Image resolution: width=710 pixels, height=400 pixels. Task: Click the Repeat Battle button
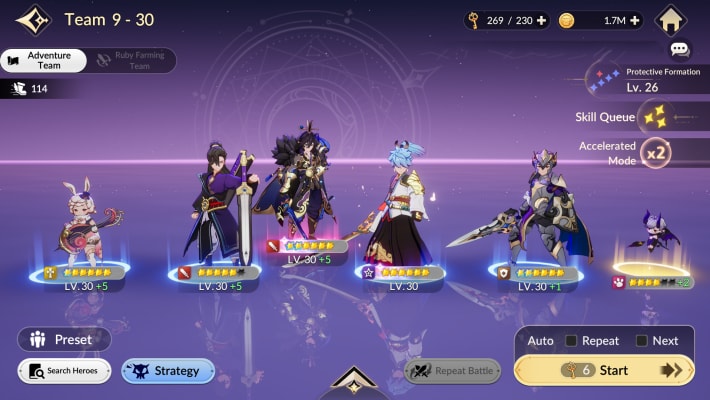(452, 371)
